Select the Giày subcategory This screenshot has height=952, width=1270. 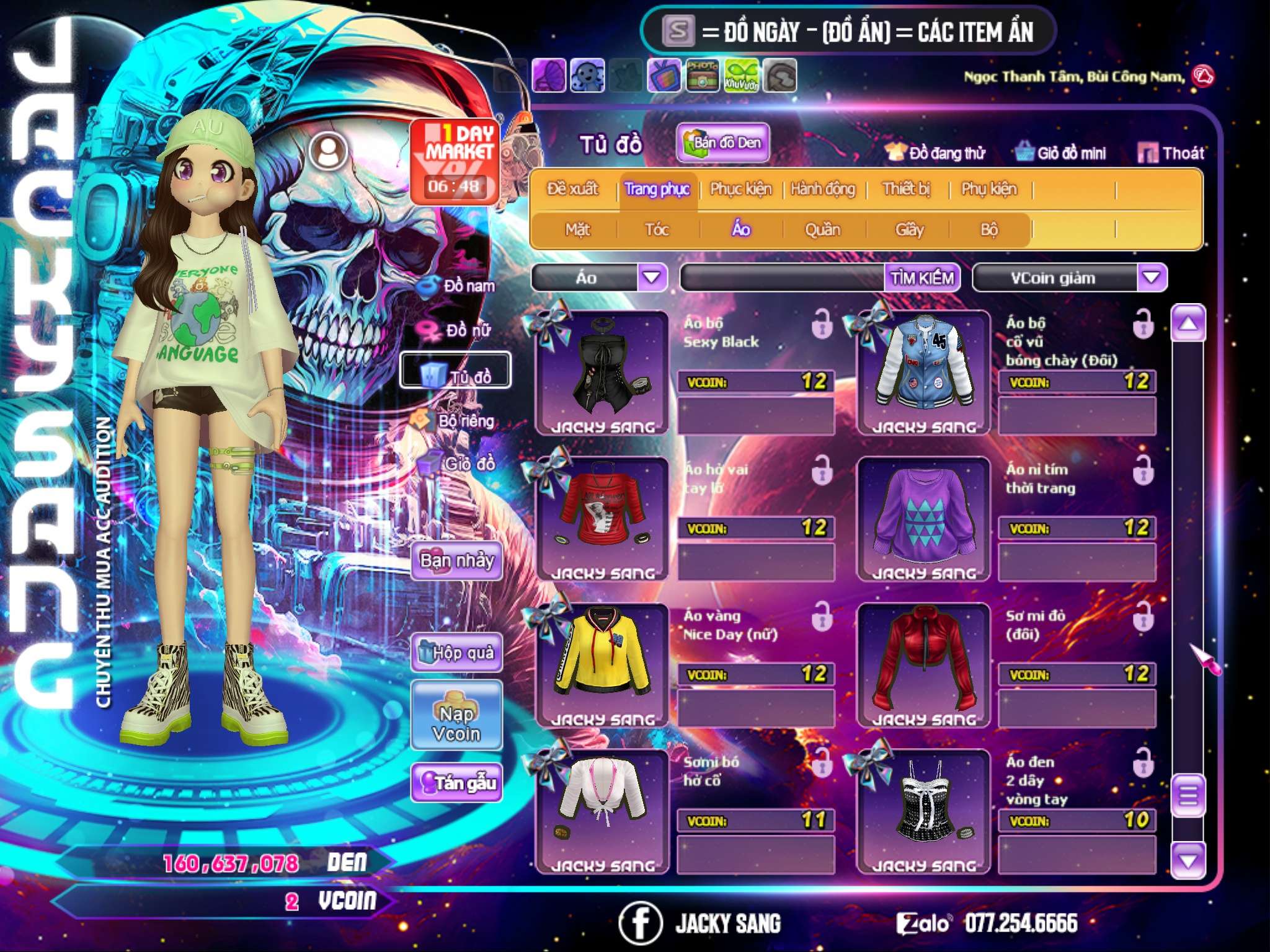click(x=909, y=230)
